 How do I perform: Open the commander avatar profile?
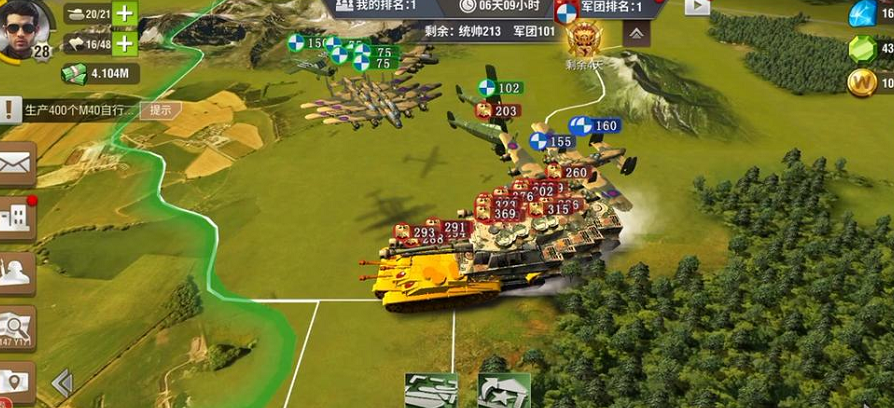[25, 29]
